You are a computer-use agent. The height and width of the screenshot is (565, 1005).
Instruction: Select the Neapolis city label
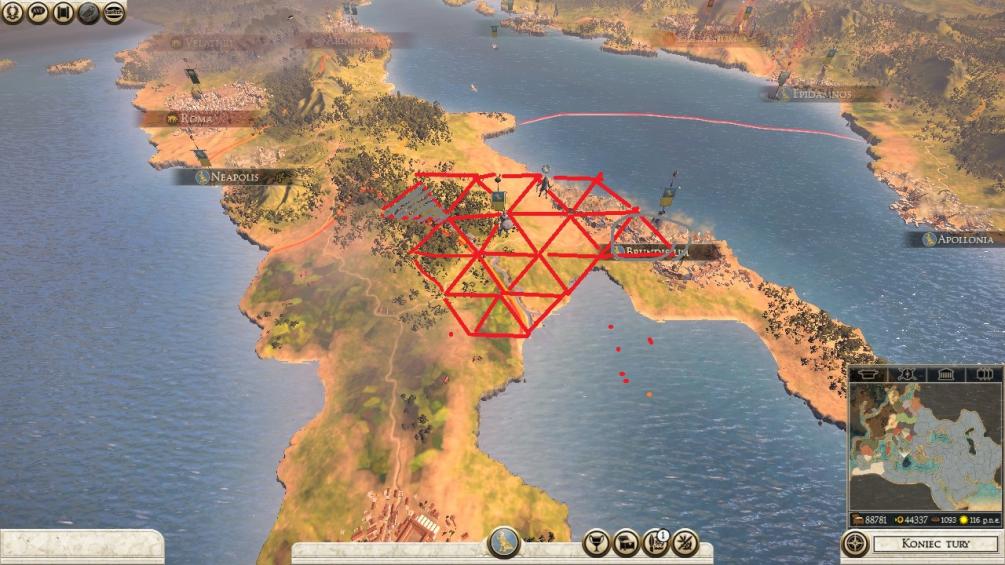tap(232, 177)
